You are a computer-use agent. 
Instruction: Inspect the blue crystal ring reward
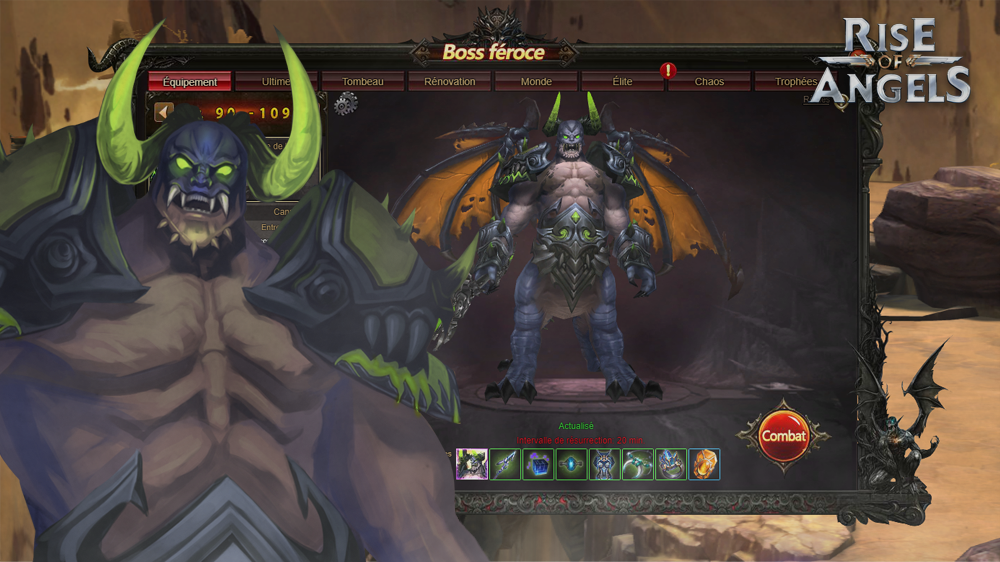point(670,464)
